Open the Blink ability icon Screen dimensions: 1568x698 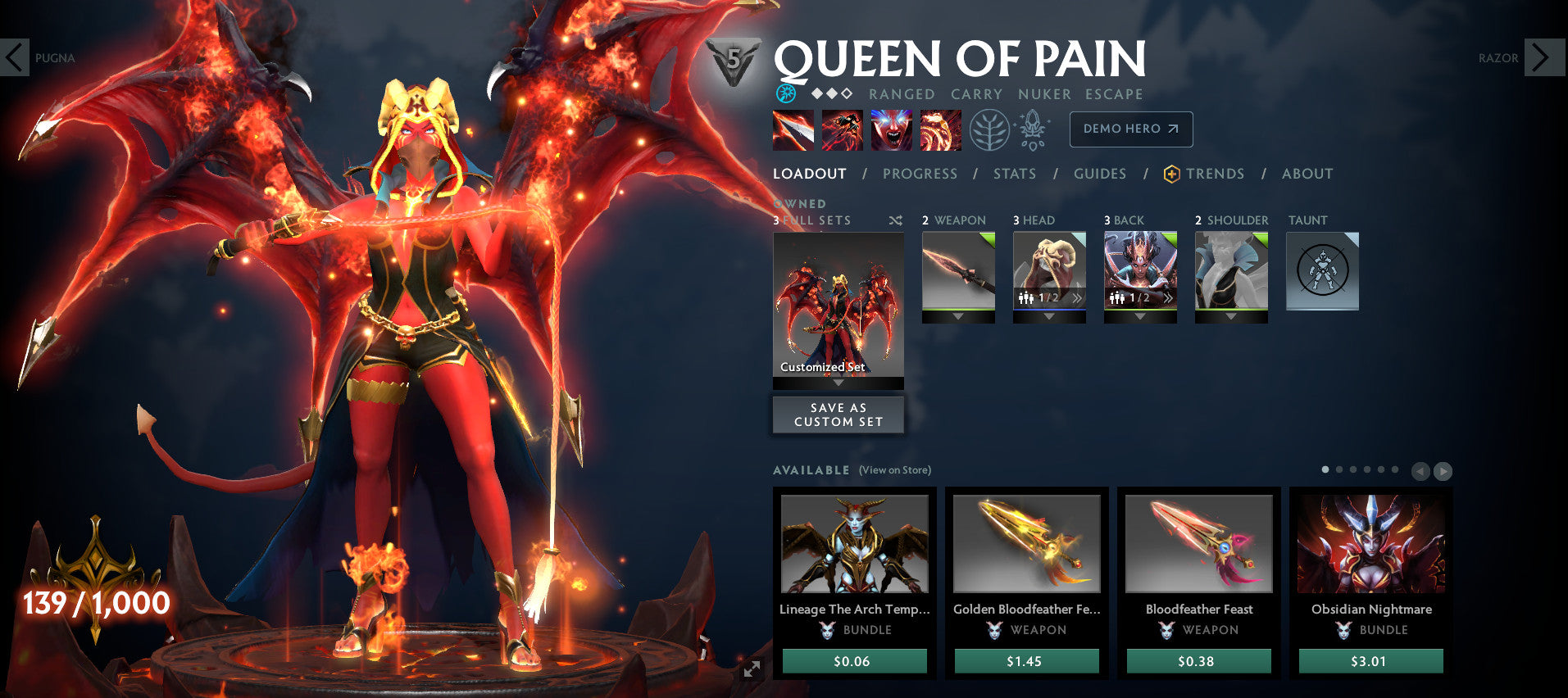[843, 129]
